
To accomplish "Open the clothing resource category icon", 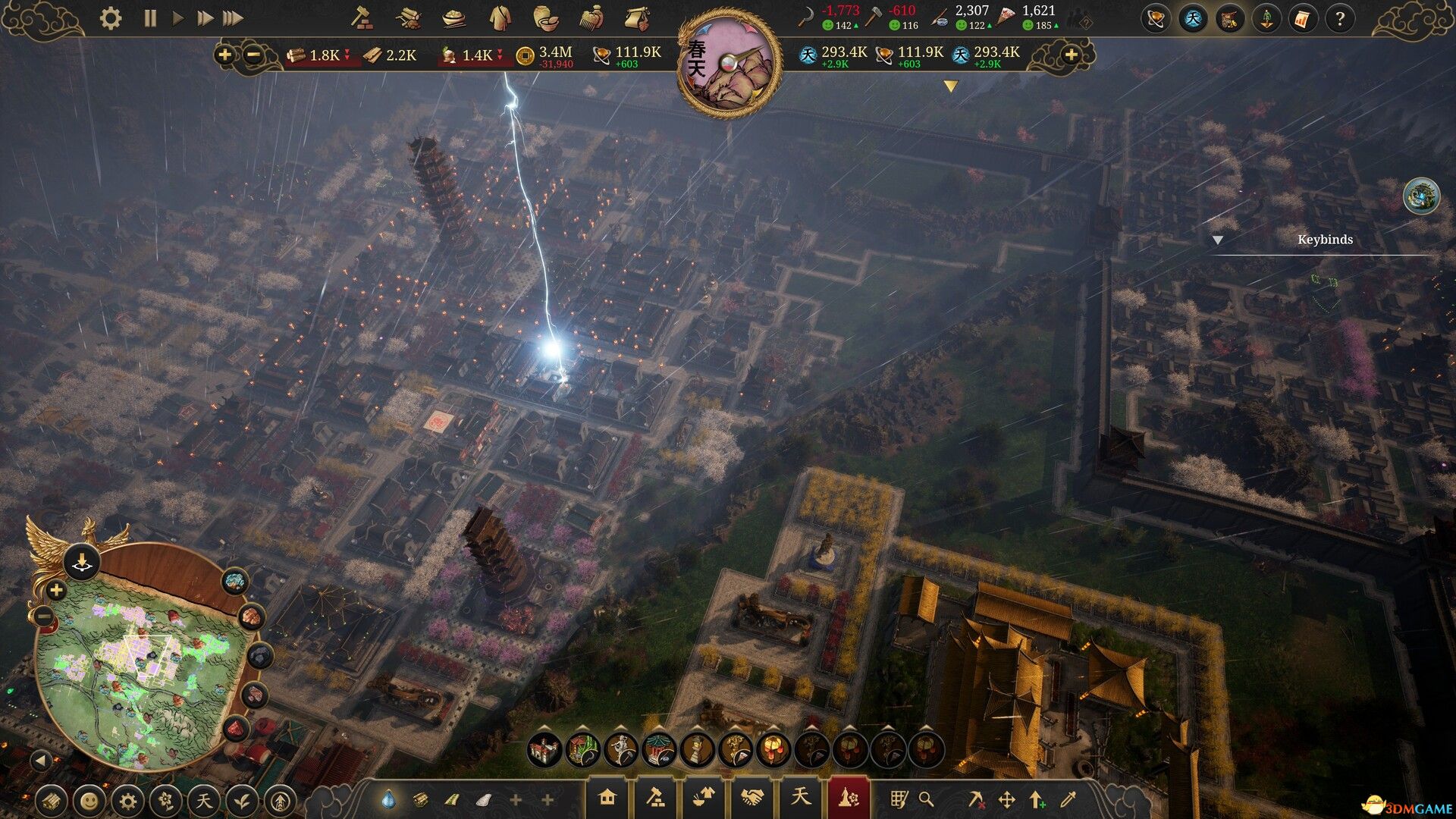I will [500, 18].
